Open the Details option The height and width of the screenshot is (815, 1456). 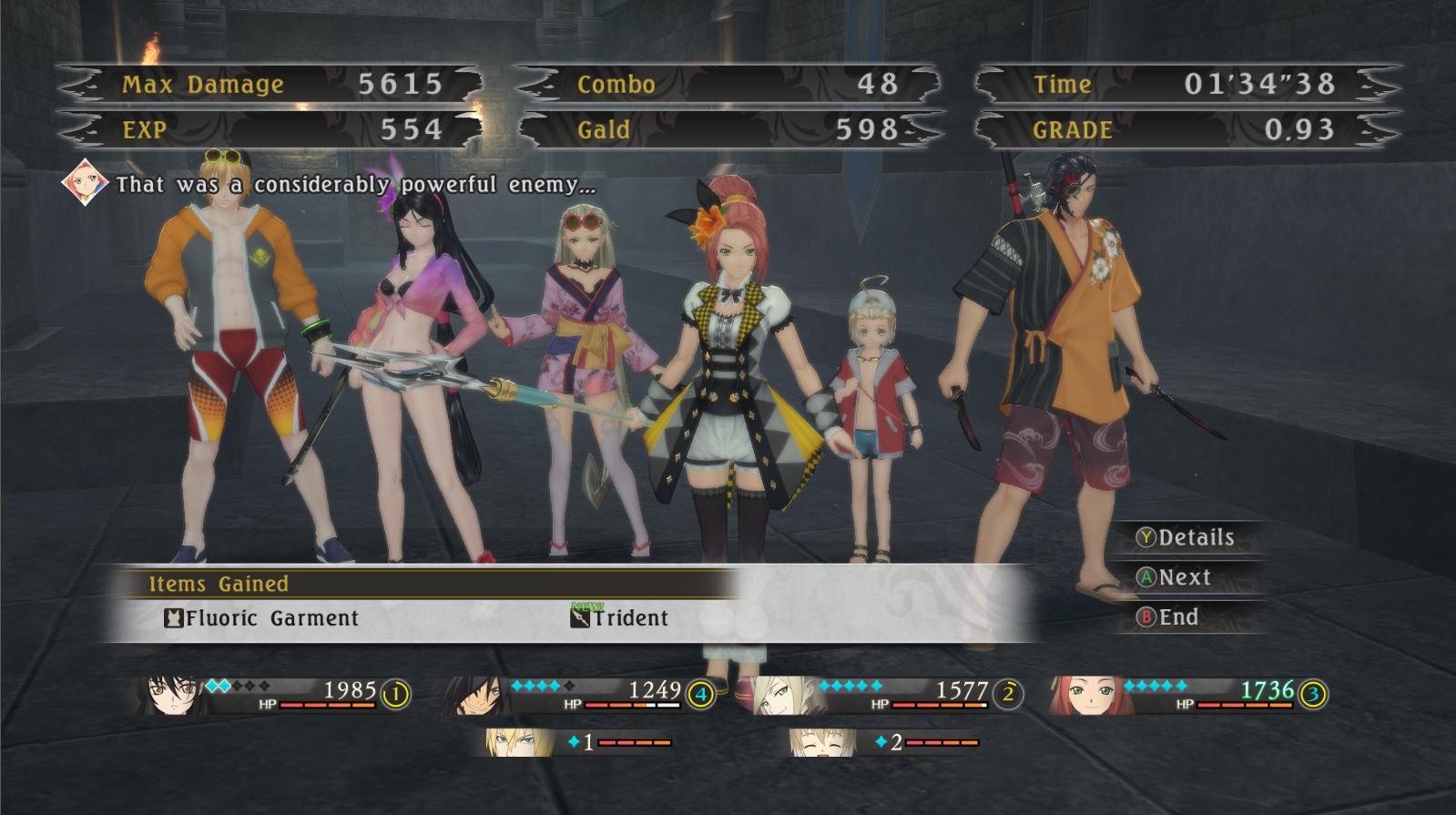pyautogui.click(x=1185, y=537)
